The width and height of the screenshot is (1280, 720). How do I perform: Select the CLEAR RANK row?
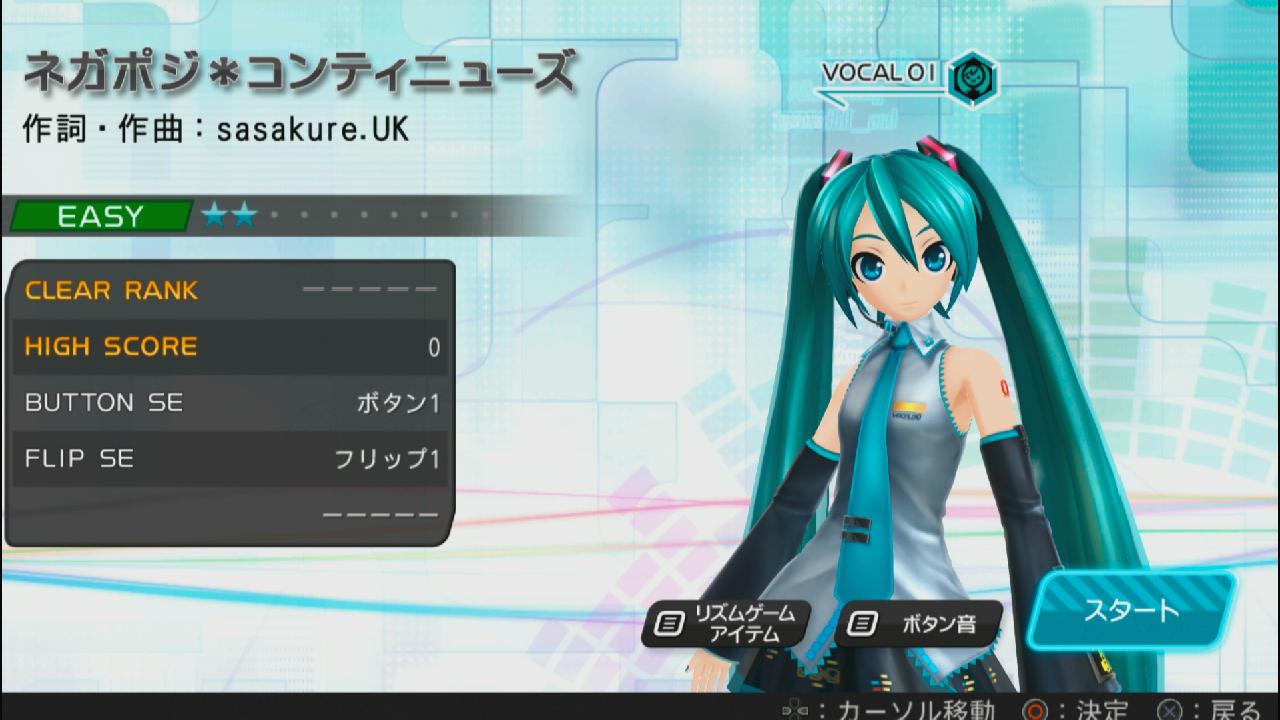[x=230, y=291]
